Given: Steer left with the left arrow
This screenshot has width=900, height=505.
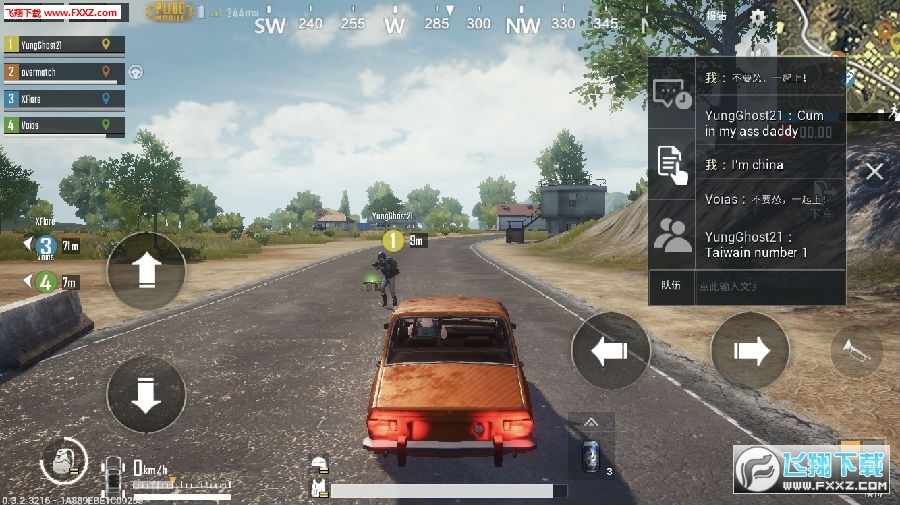Looking at the screenshot, I should coord(610,350).
